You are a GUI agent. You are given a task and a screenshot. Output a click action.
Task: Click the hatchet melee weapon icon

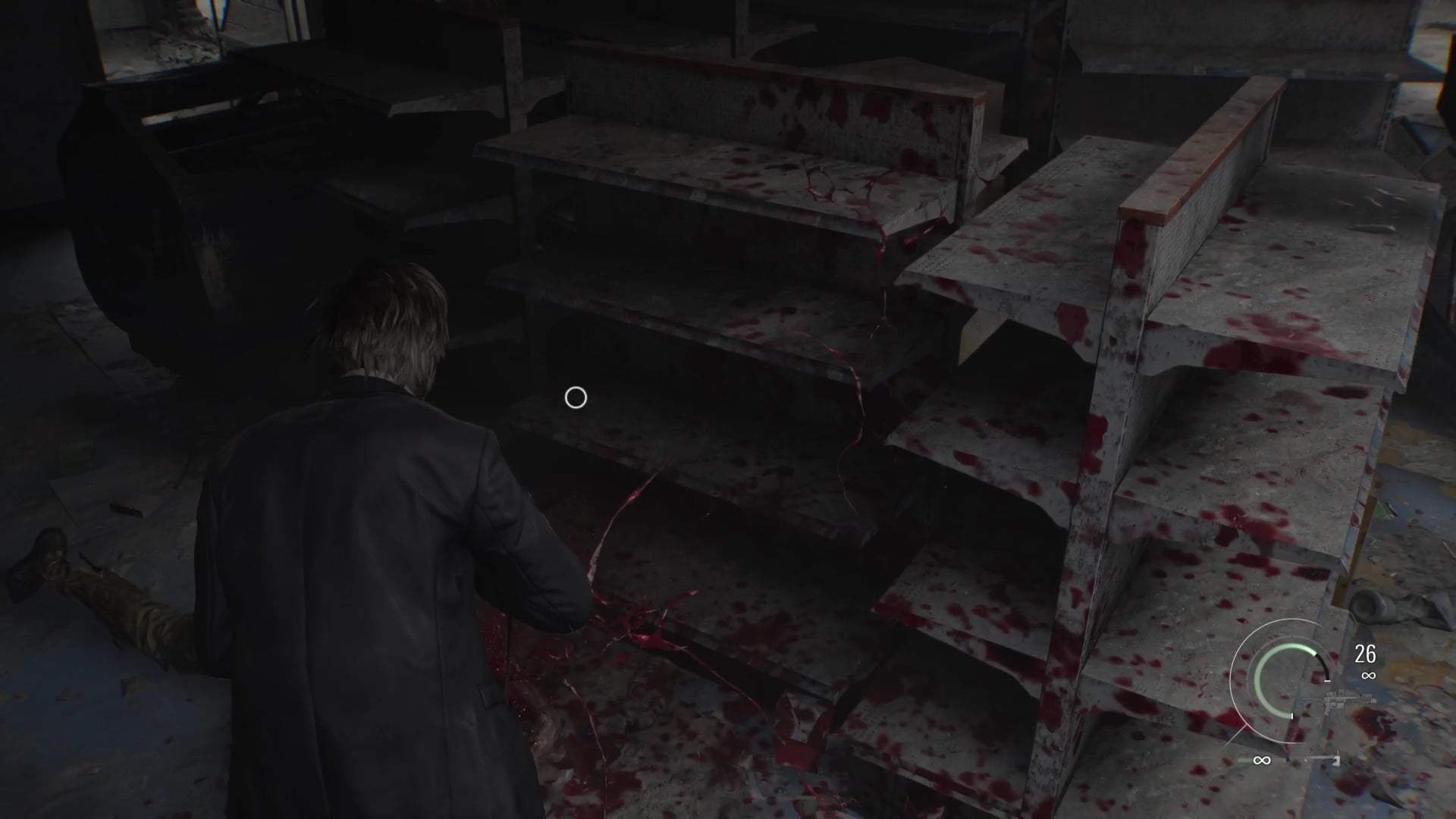(1326, 759)
